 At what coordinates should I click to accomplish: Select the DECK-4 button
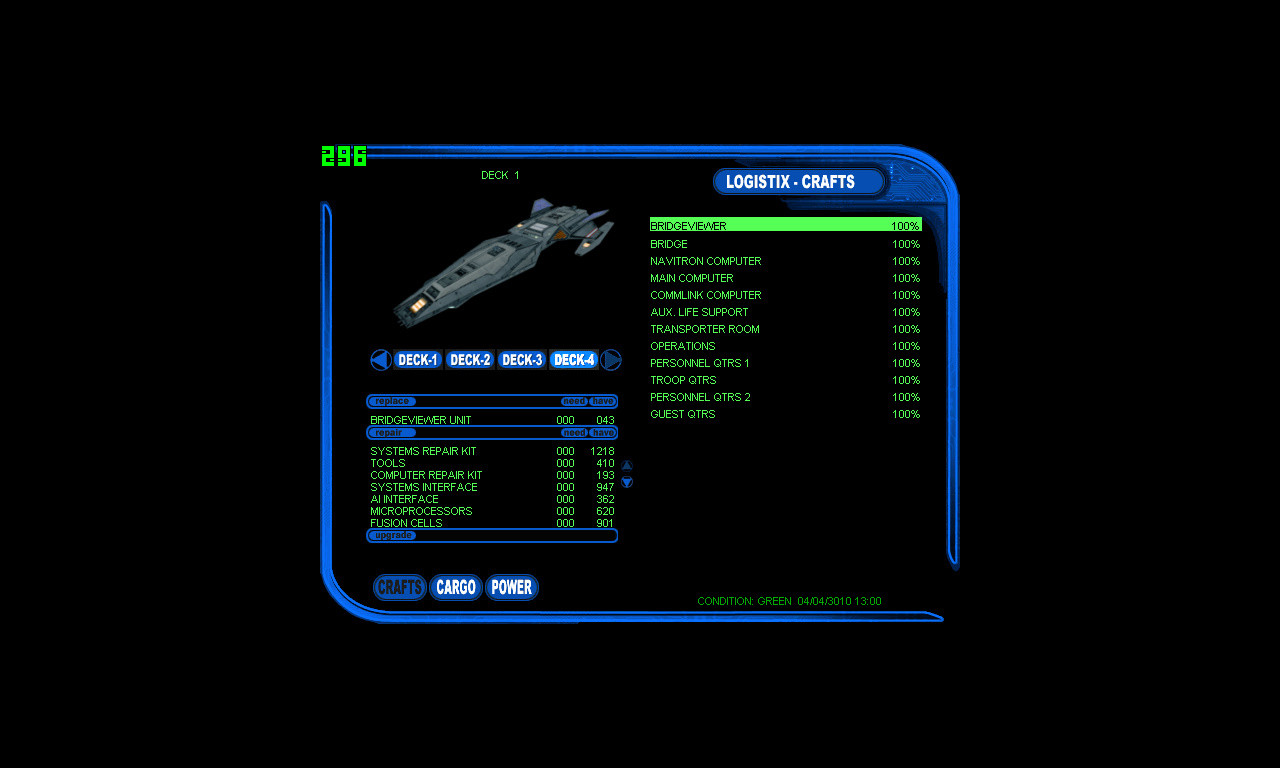click(x=573, y=359)
